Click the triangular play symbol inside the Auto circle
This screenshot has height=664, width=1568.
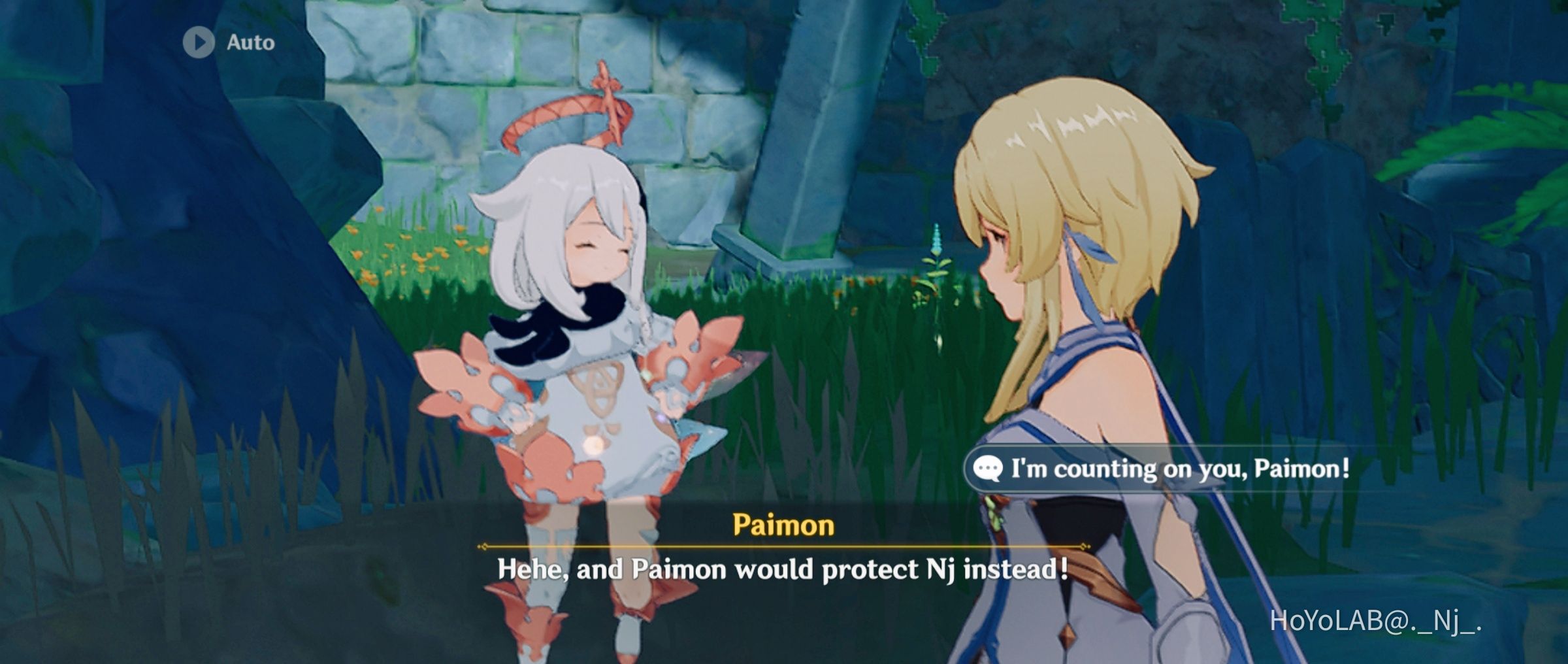[201, 42]
